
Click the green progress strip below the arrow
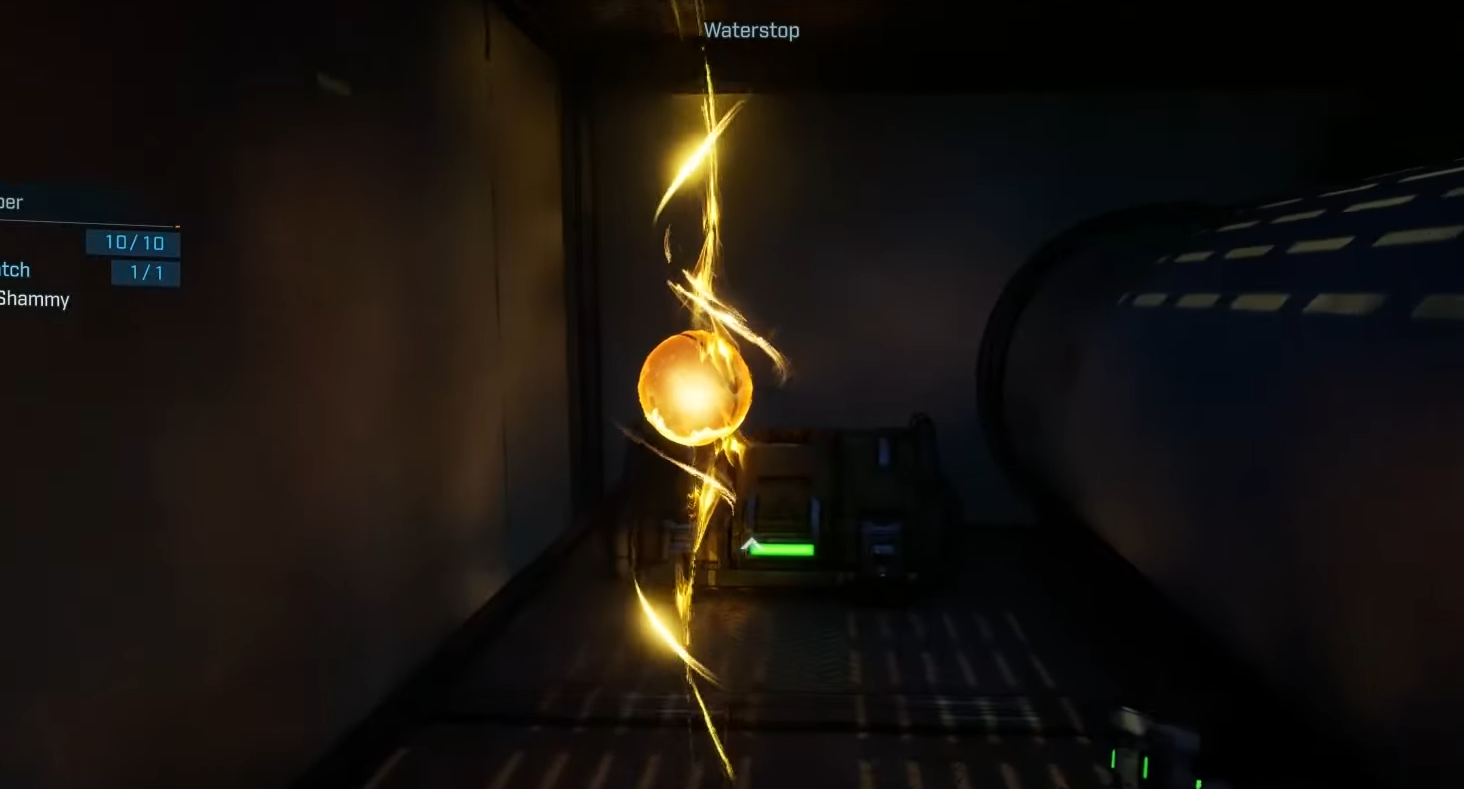point(782,549)
